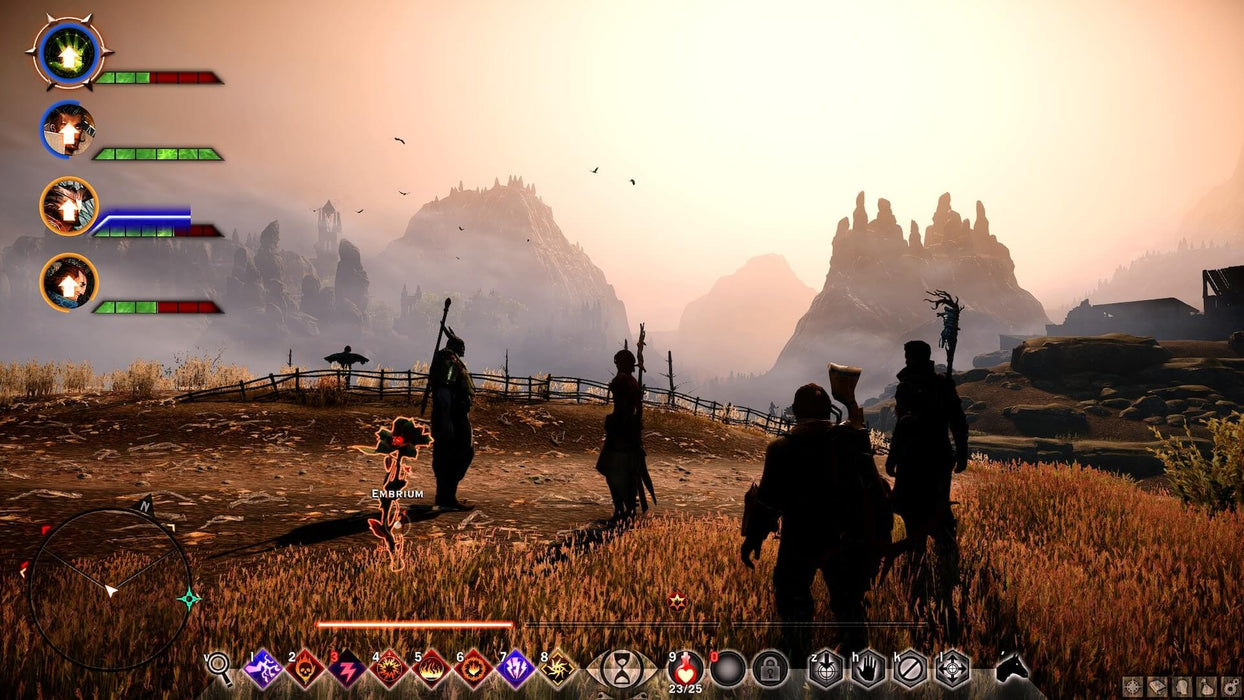Viewport: 1244px width, 700px height.
Task: Activate the red fire burst ability
Action: 389,668
